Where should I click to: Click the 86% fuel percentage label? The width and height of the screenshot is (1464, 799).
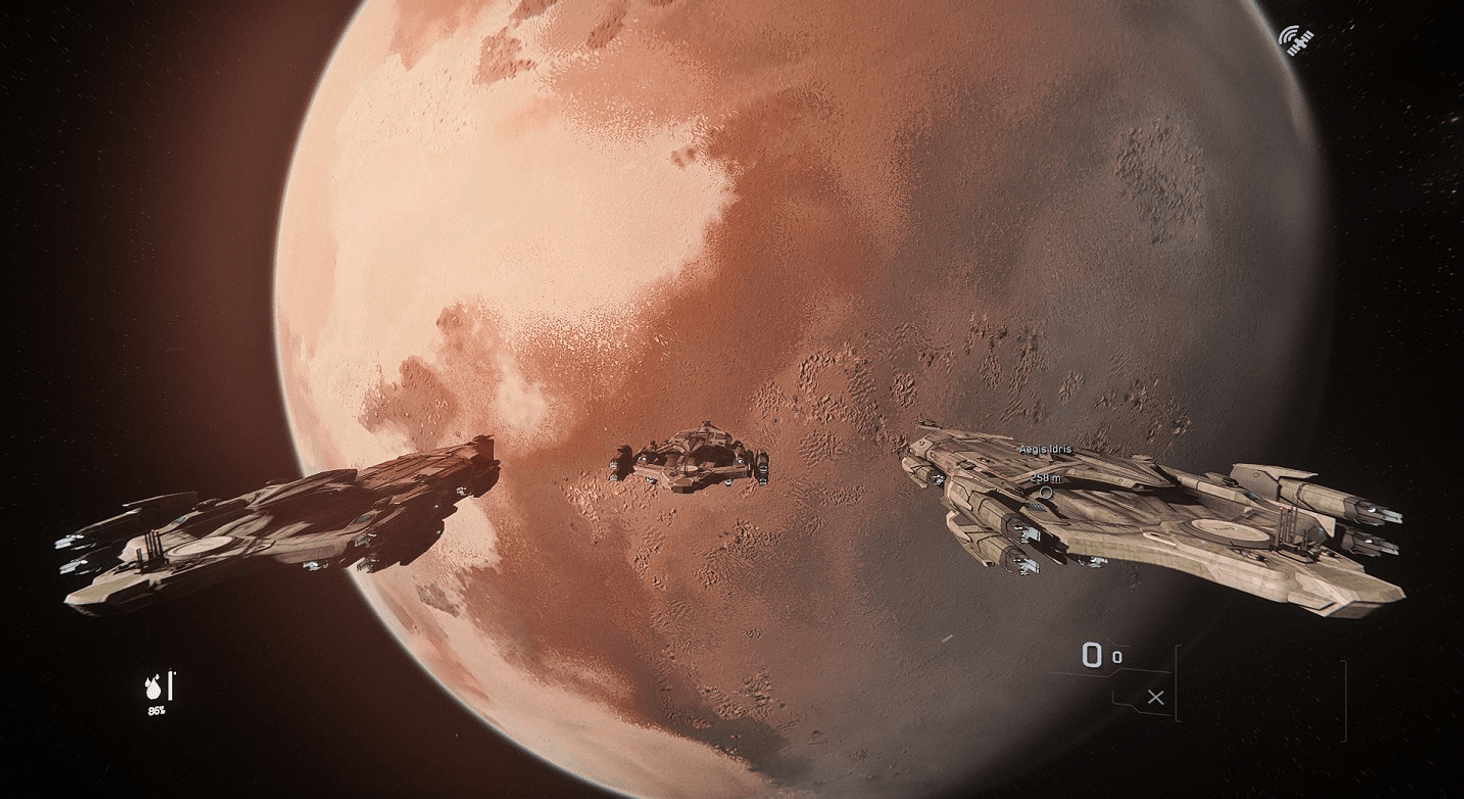tap(156, 711)
